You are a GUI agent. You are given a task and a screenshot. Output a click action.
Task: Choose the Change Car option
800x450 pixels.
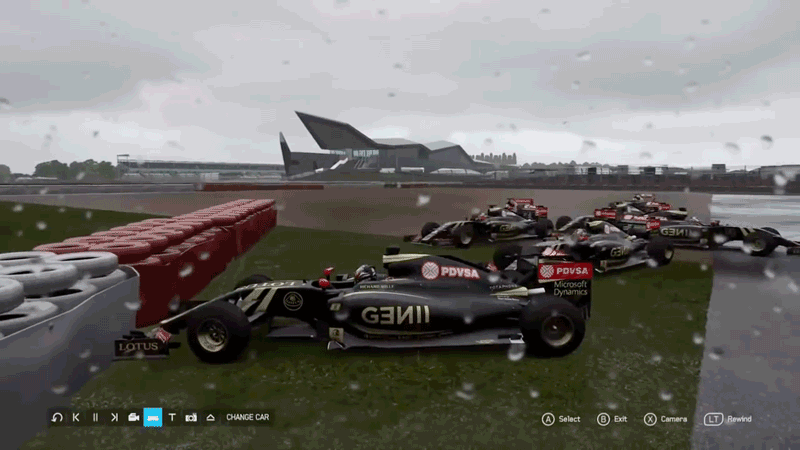[247, 417]
